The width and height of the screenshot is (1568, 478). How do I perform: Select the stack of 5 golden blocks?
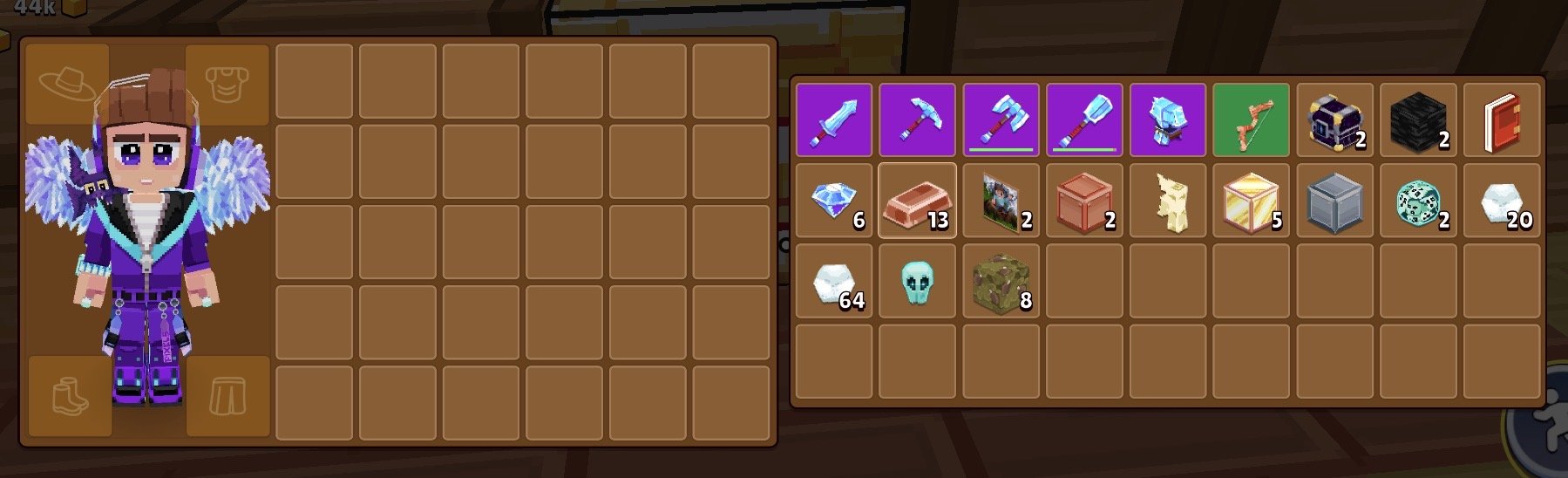pos(1252,201)
